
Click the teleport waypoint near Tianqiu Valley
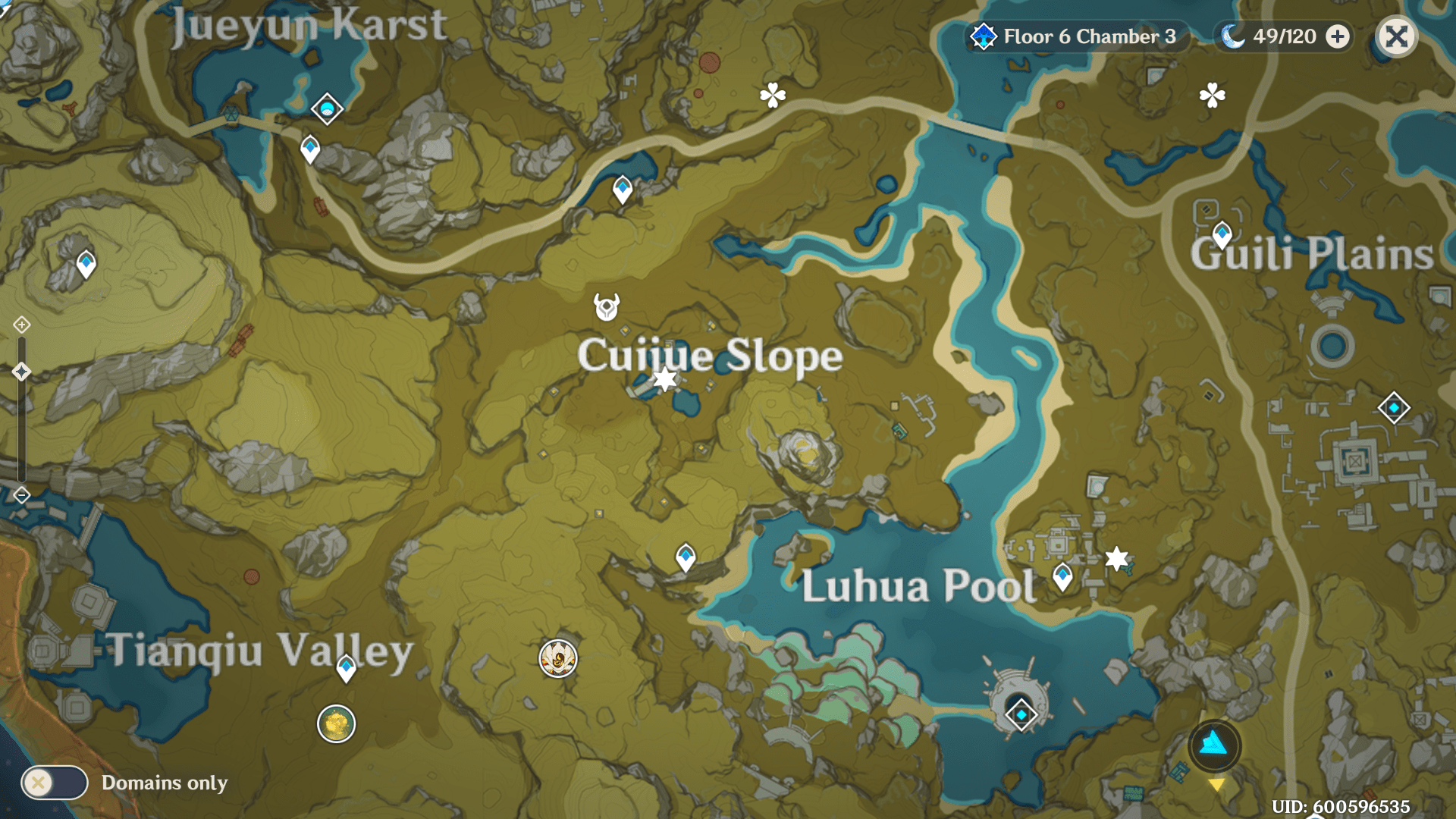347,668
